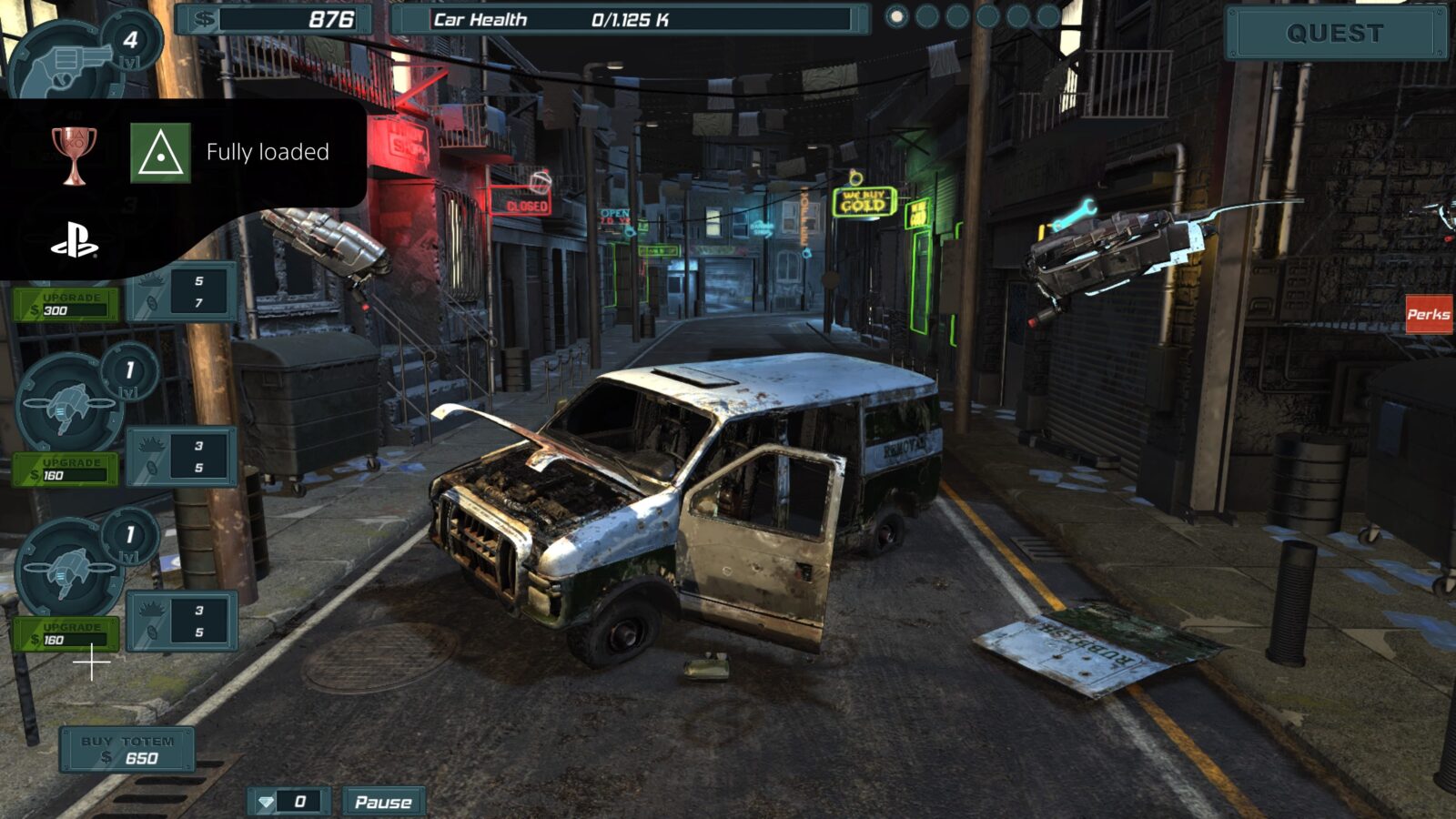Click the diamond currency icon at bottom

pos(264,802)
